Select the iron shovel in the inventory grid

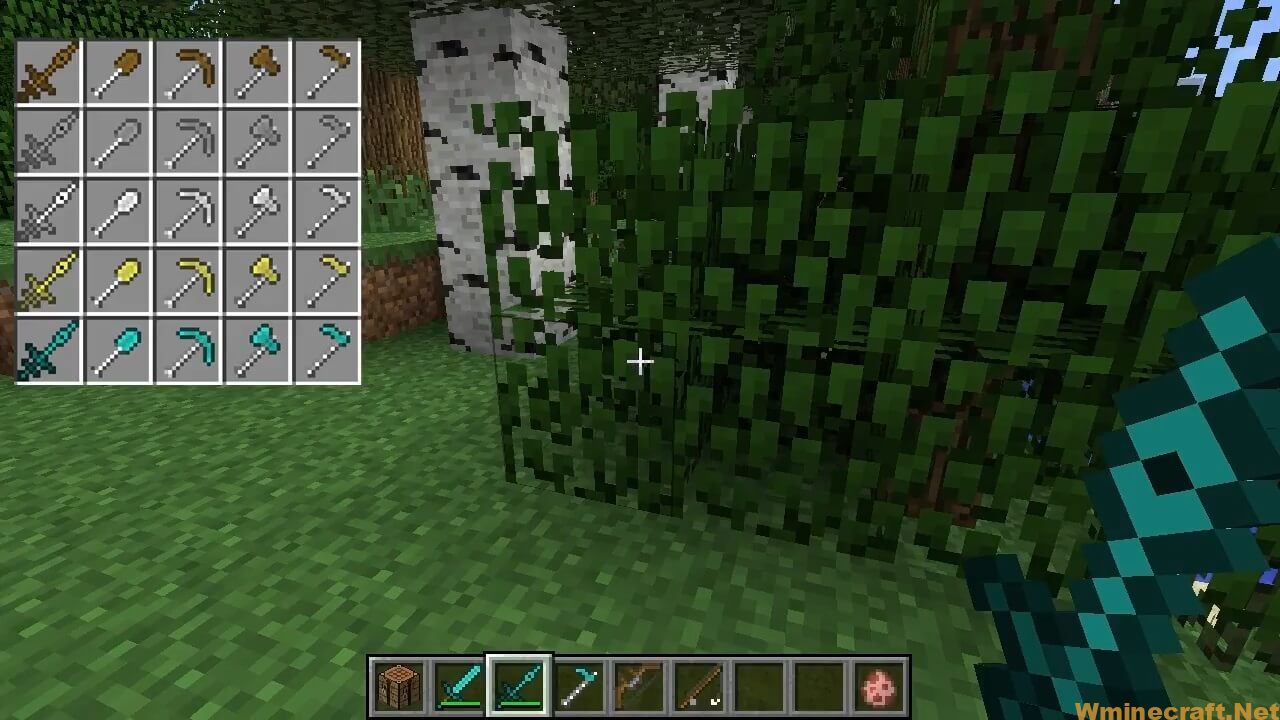point(117,210)
